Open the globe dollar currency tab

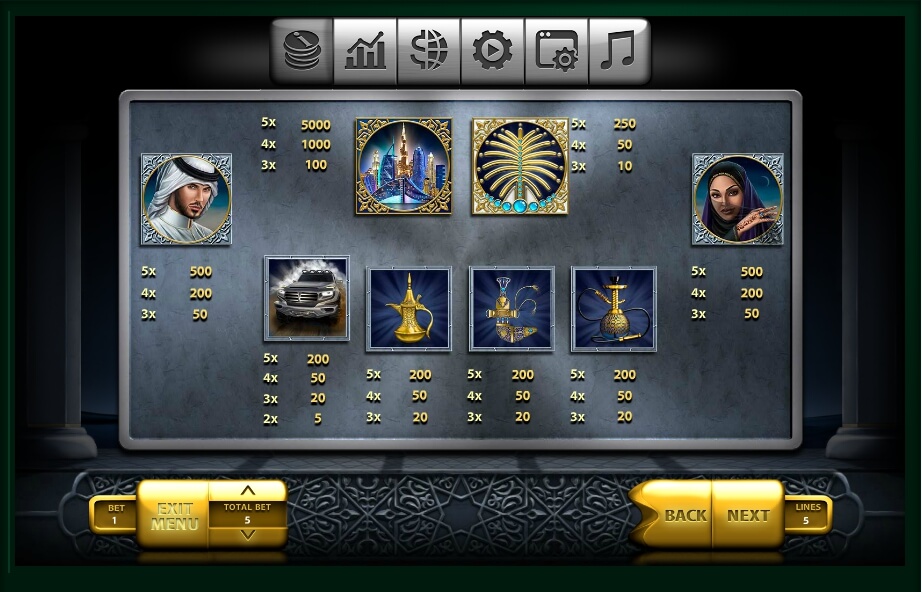[428, 51]
